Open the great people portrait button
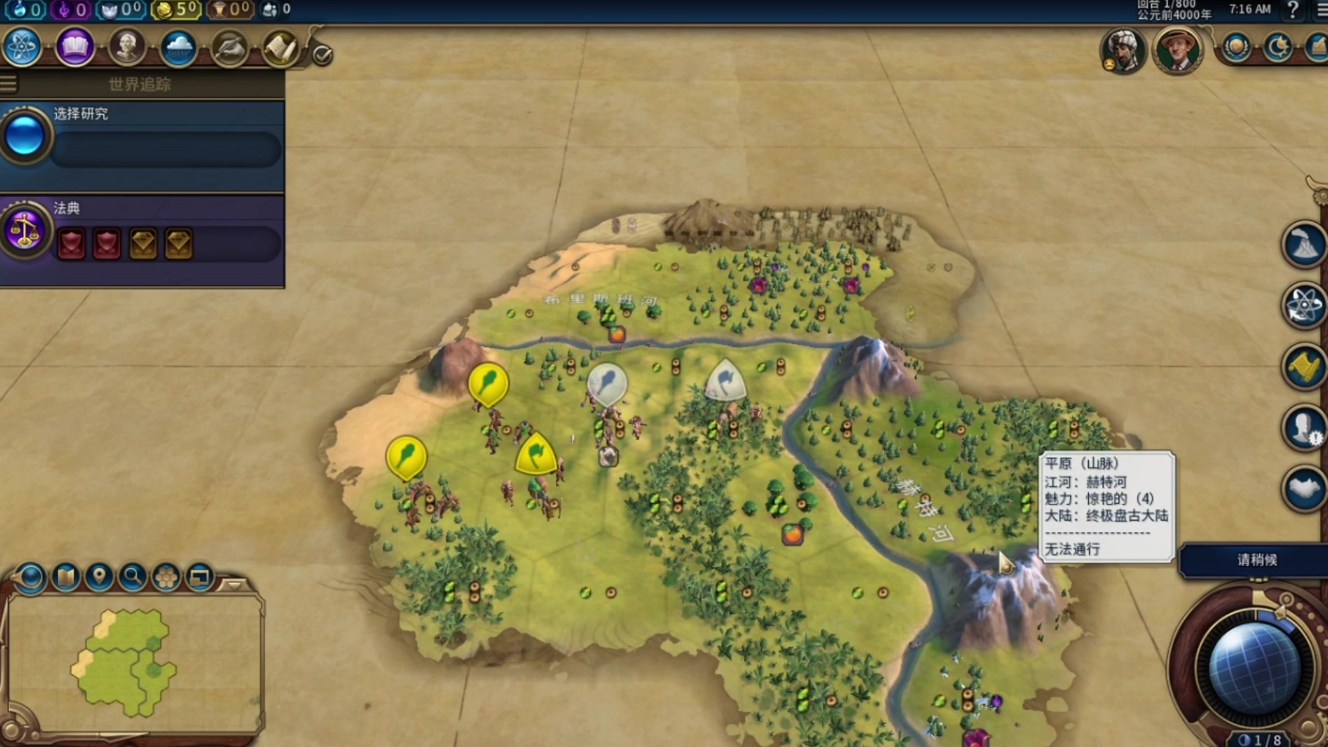1328x747 pixels. (x=127, y=47)
